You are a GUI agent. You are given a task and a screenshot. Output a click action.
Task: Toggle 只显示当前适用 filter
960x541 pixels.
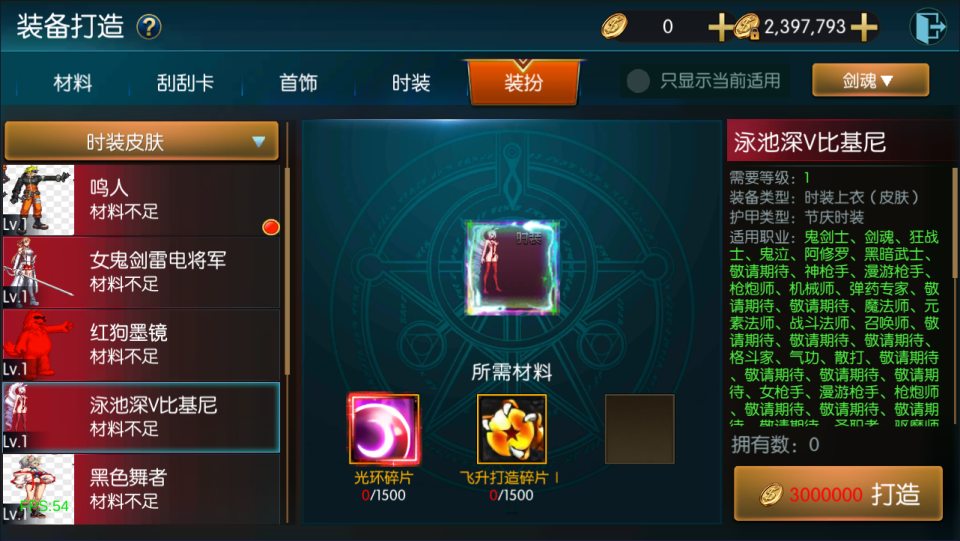[638, 81]
